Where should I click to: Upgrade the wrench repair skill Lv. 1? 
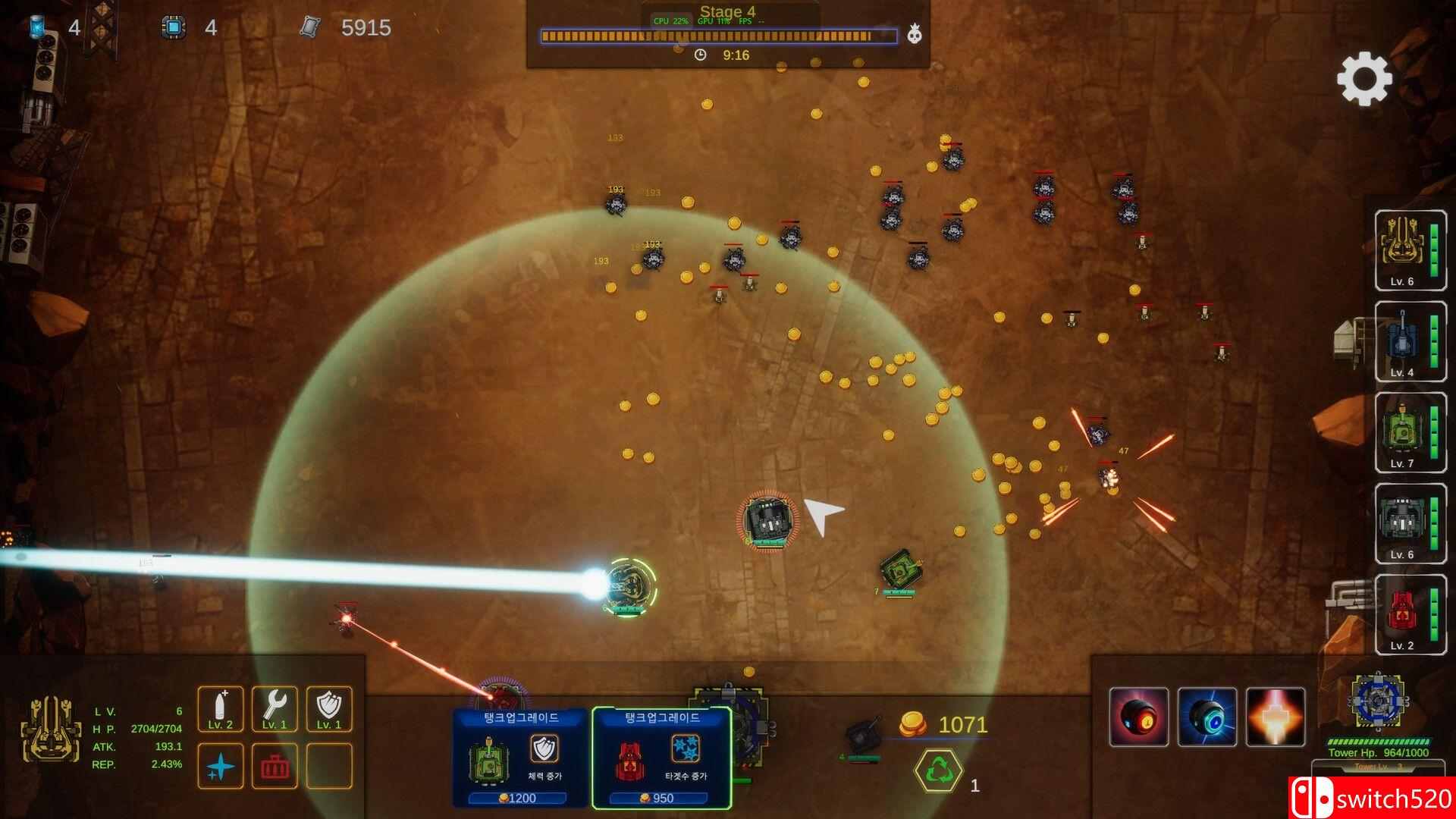275,709
